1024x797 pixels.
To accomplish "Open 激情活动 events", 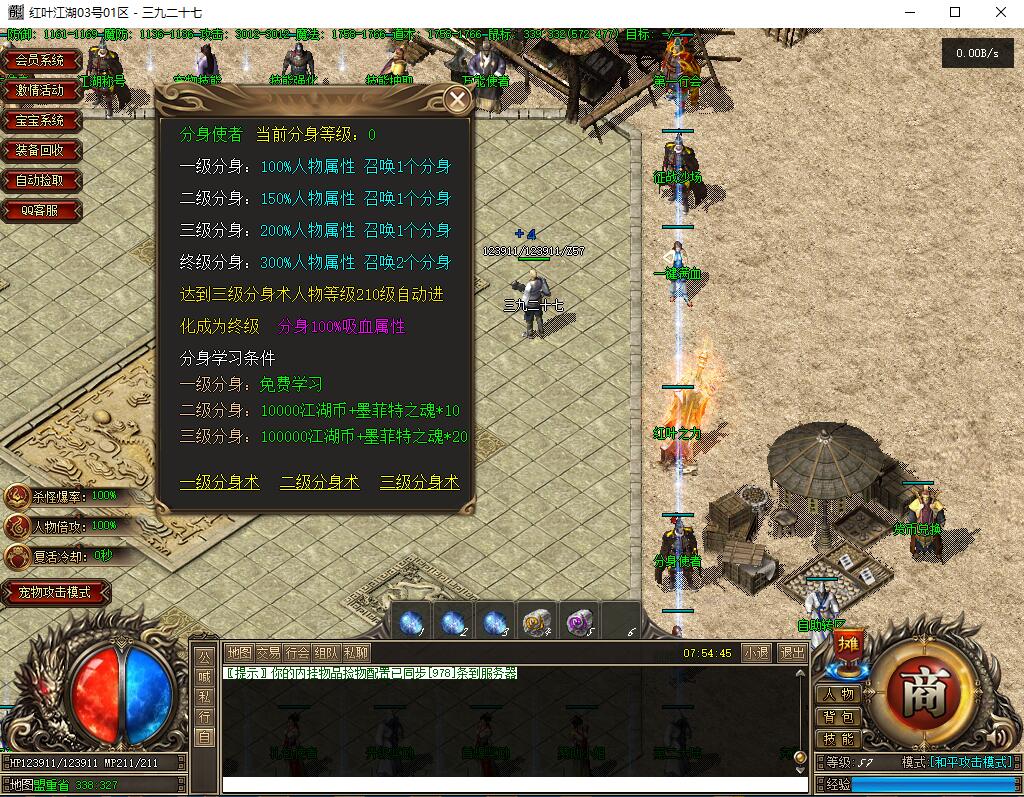I will (x=40, y=90).
